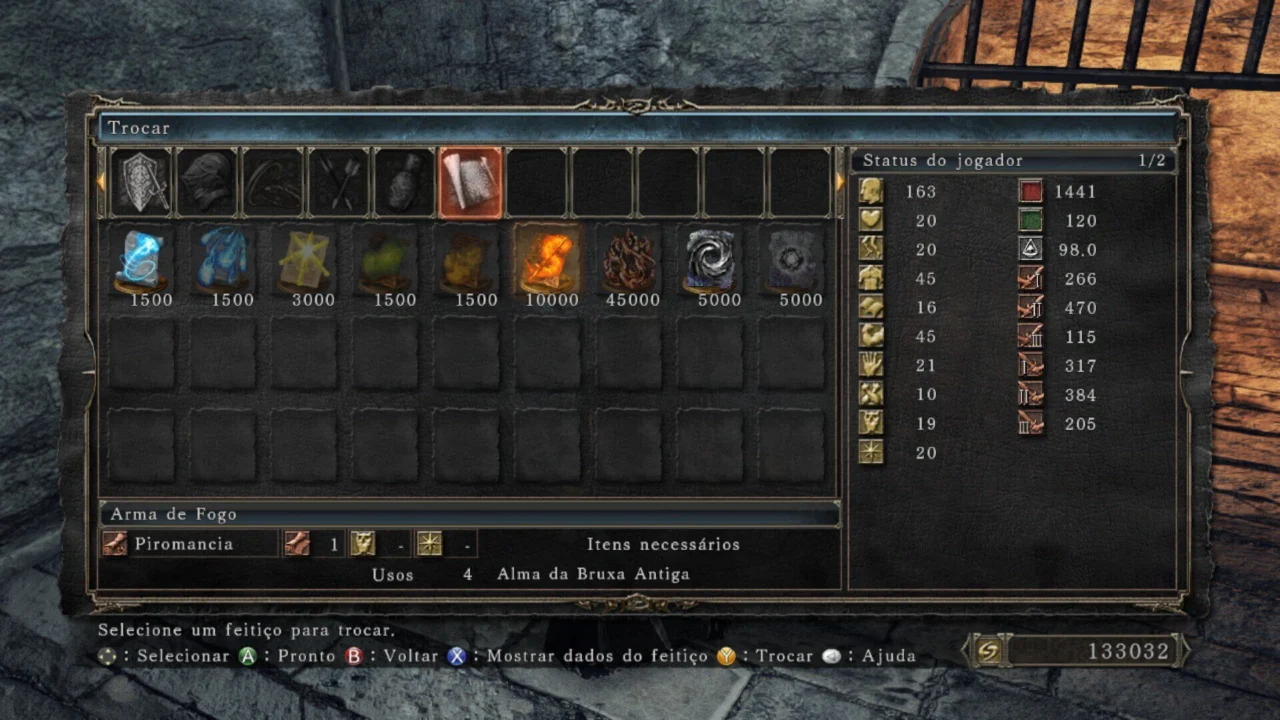The width and height of the screenshot is (1280, 720).
Task: Pick the dark red tangled spell costing 45000
Action: pos(629,260)
